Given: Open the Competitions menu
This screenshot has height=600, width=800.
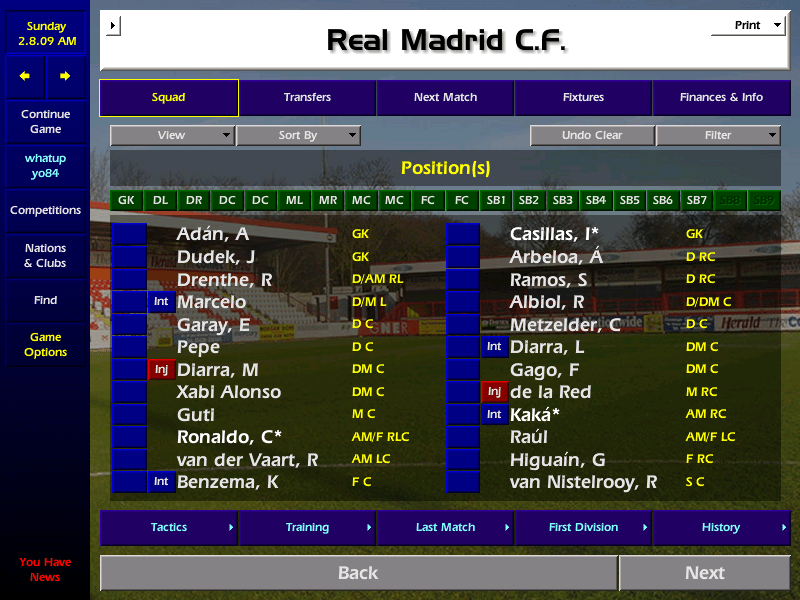Looking at the screenshot, I should tap(45, 211).
